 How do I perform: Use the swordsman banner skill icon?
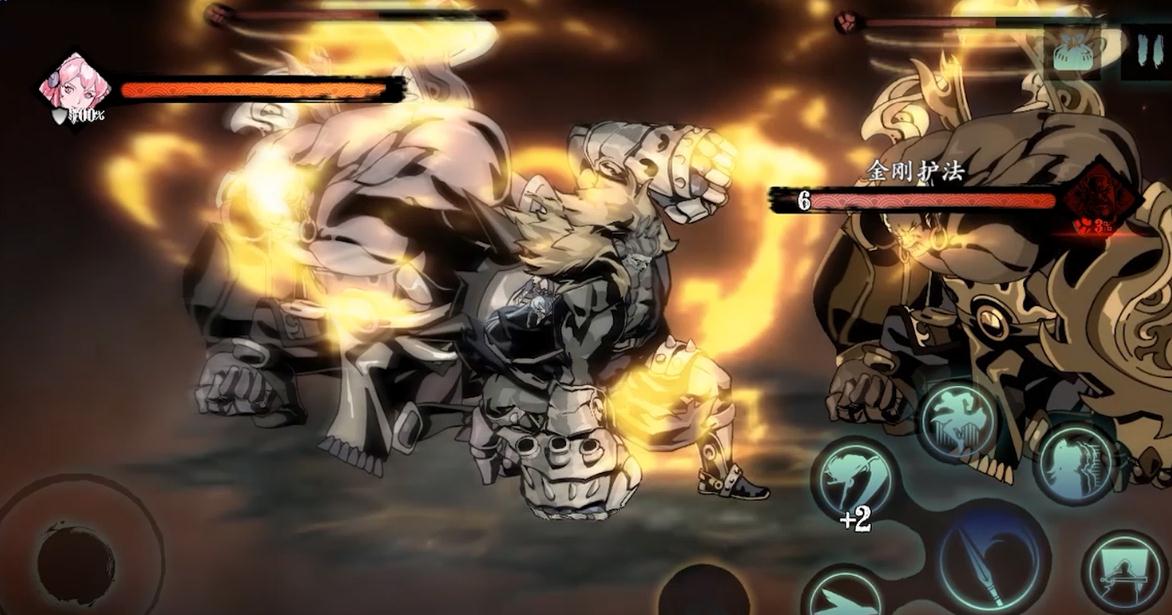click(x=1125, y=572)
